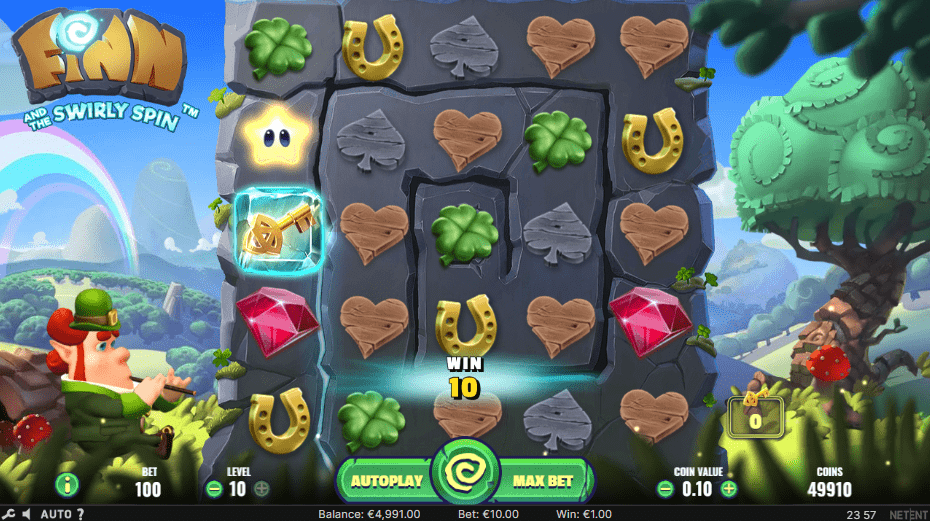The image size is (930, 521).
Task: Start Autoplay mode
Action: coord(387,481)
